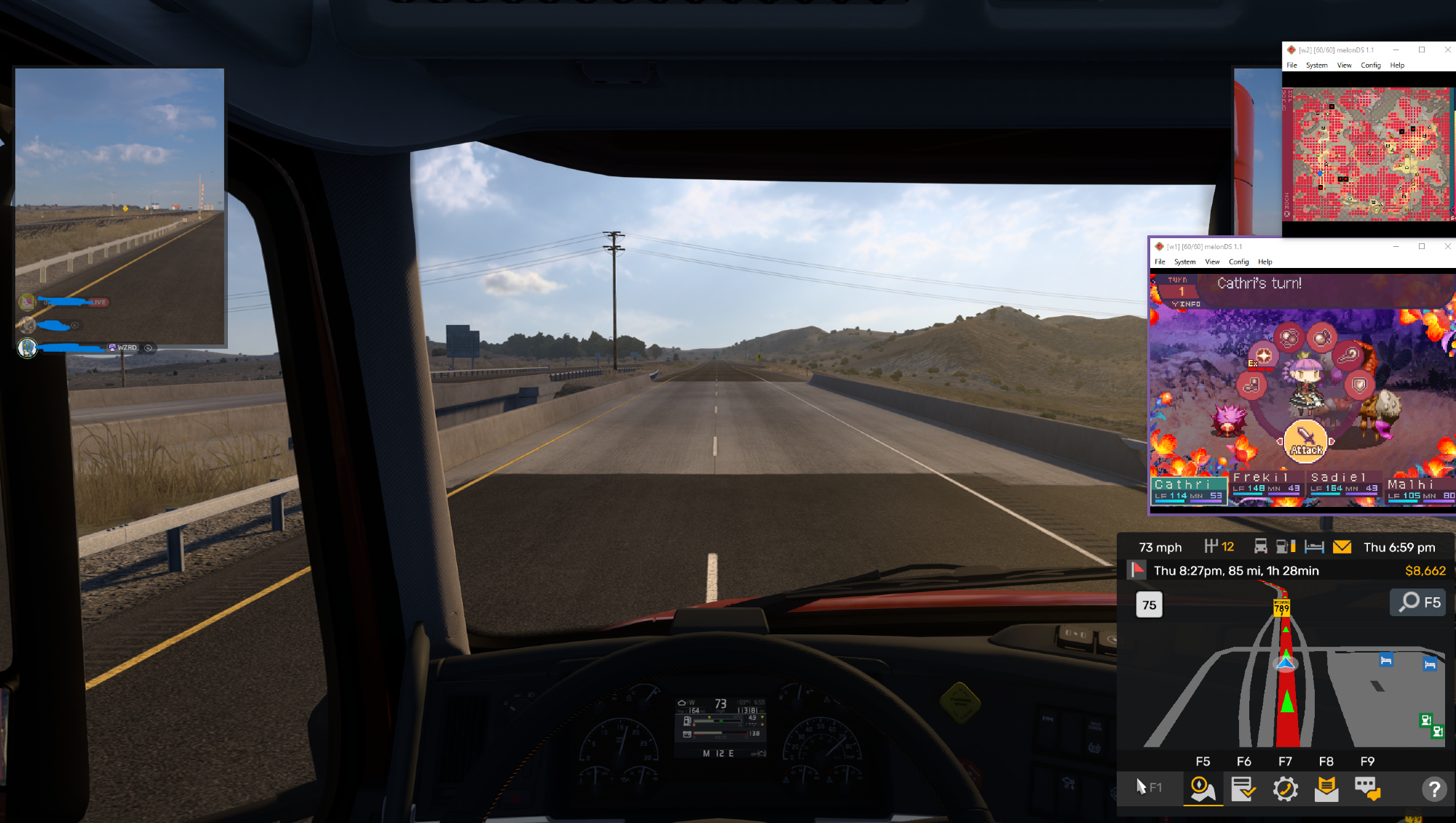Choose the Attack command in the battle wheel

(1306, 441)
